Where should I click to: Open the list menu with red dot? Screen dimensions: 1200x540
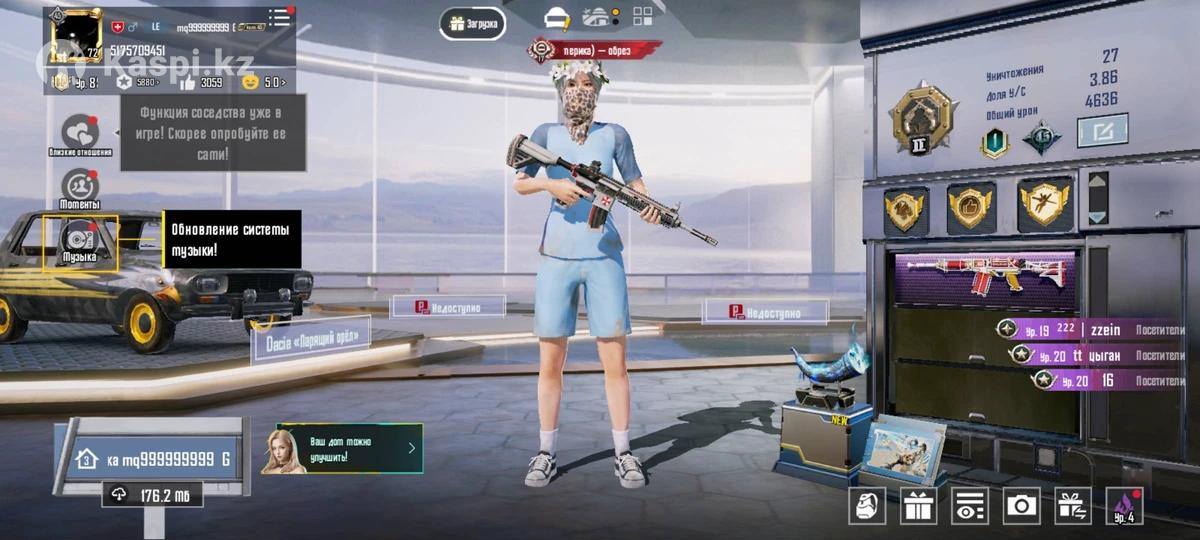[281, 17]
